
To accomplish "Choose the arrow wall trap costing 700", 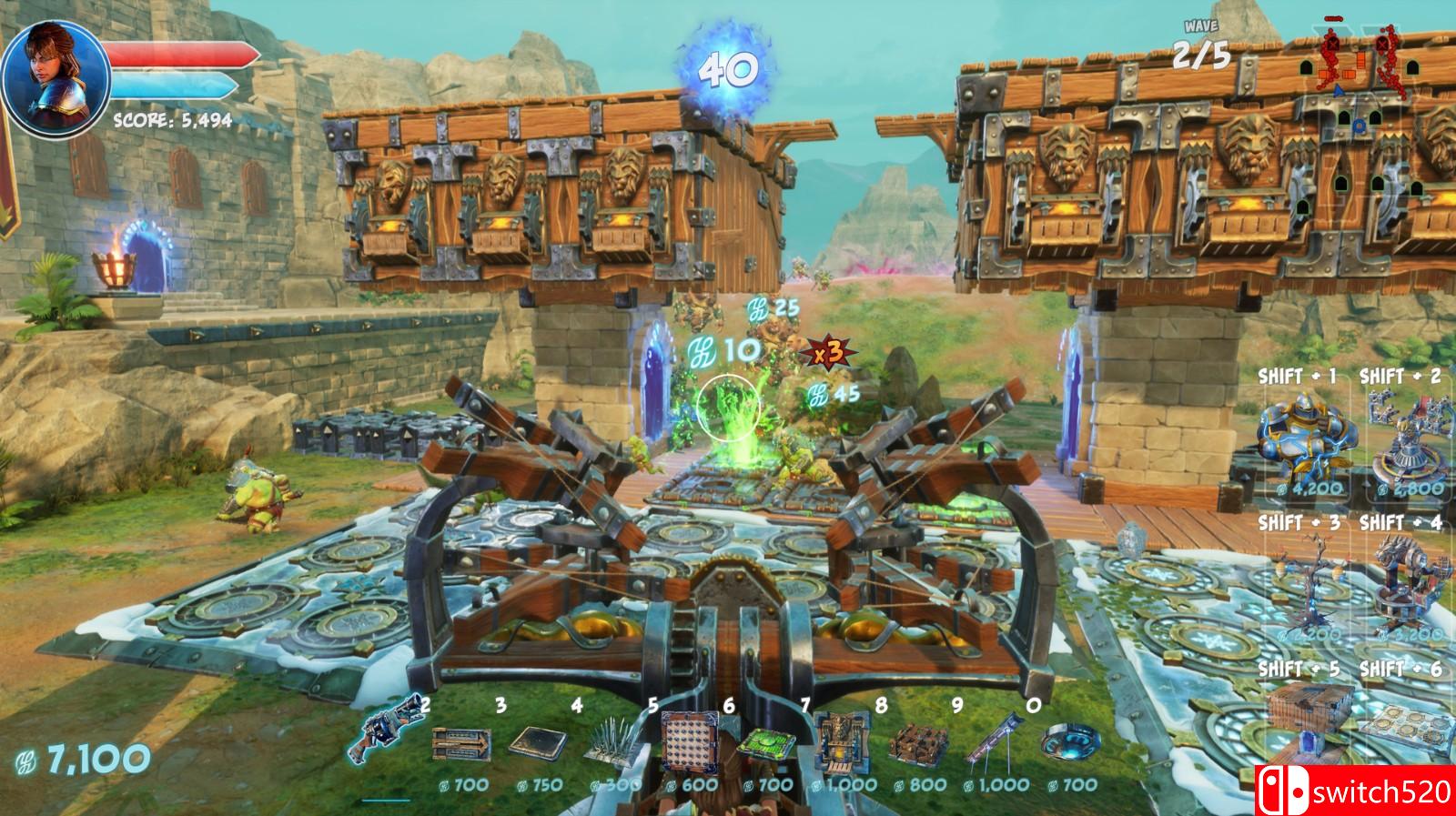I will (x=460, y=743).
